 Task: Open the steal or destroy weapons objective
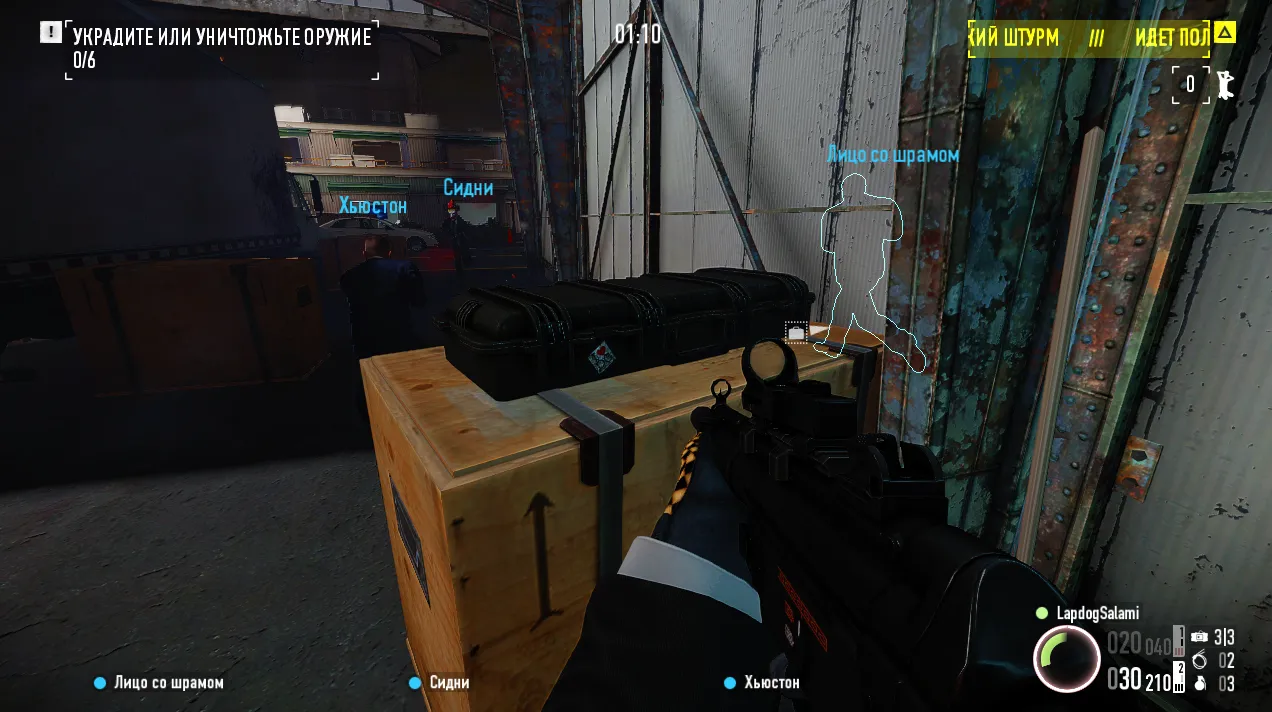click(x=222, y=38)
